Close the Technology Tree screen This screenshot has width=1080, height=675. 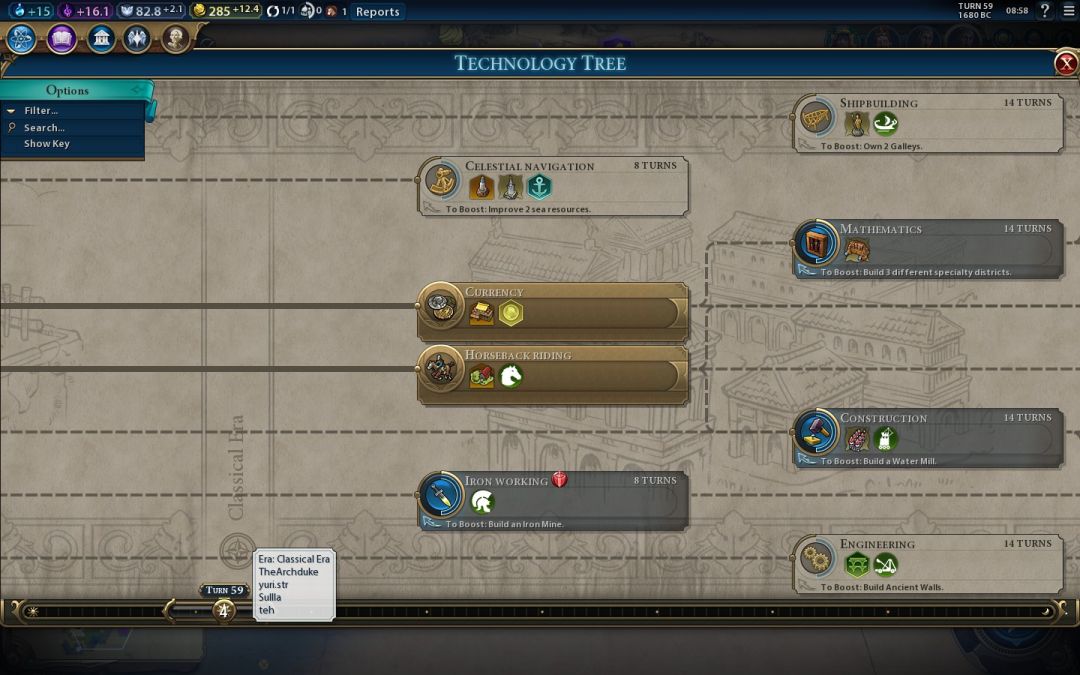(x=1066, y=64)
